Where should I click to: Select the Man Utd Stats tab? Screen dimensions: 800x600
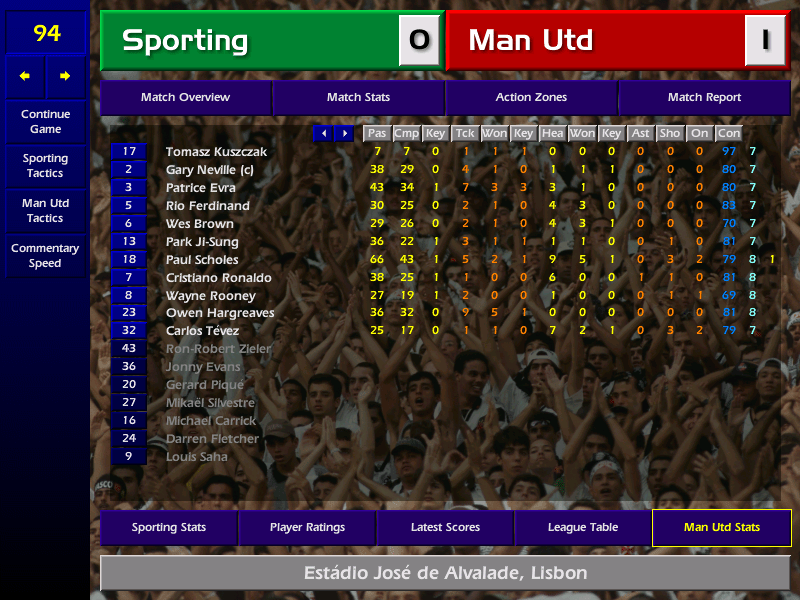pyautogui.click(x=721, y=528)
